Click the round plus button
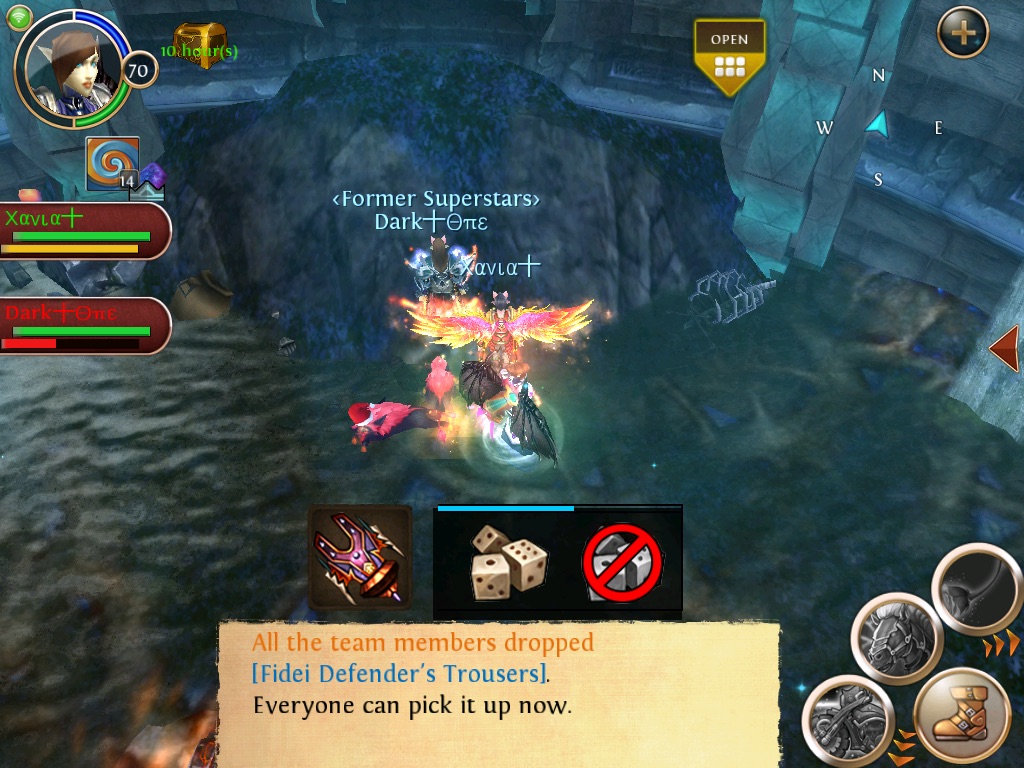This screenshot has width=1024, height=768. [x=963, y=33]
